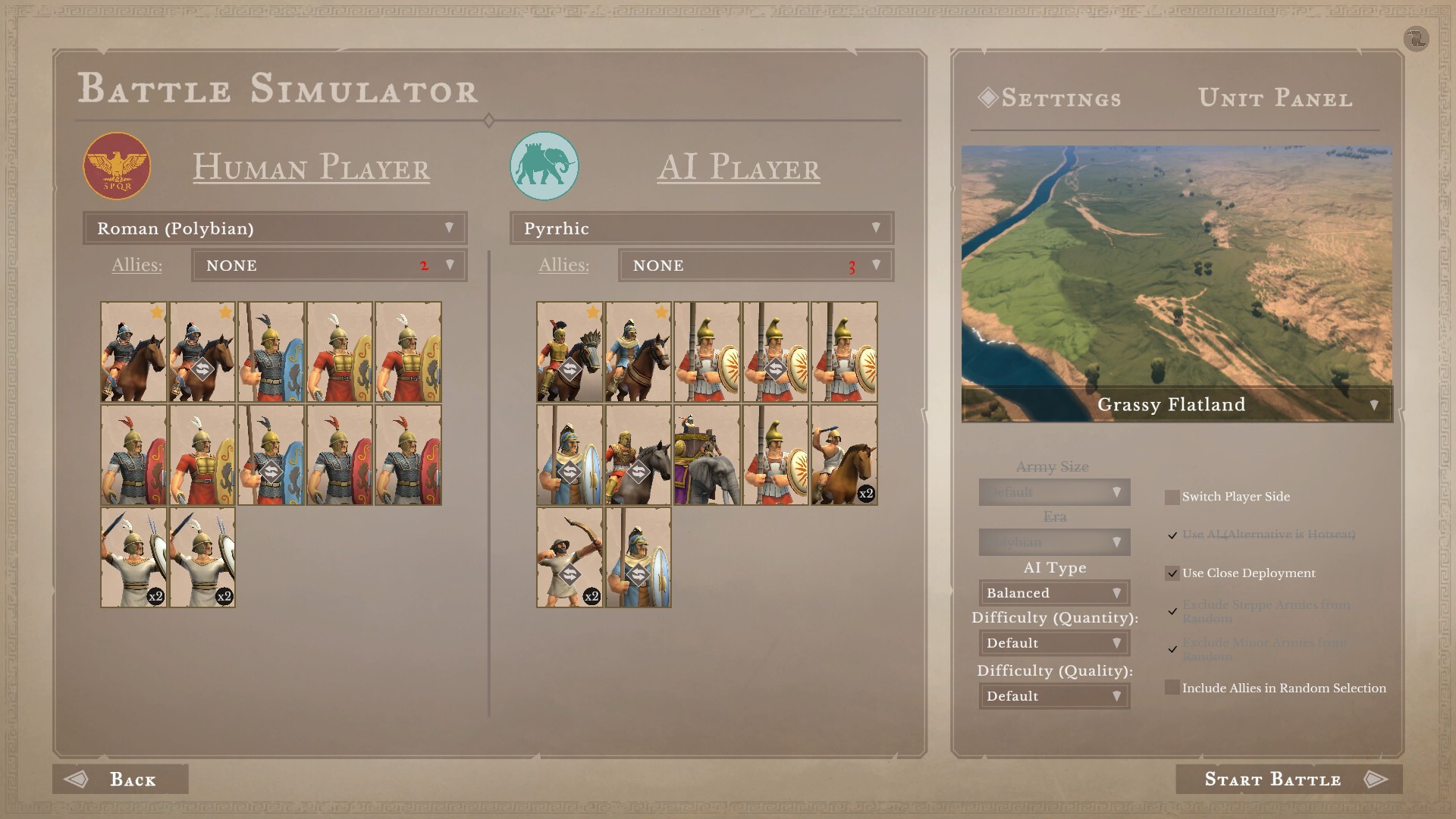The width and height of the screenshot is (1456, 819).
Task: Click the SPQR eagle faction emblem
Action: click(117, 166)
